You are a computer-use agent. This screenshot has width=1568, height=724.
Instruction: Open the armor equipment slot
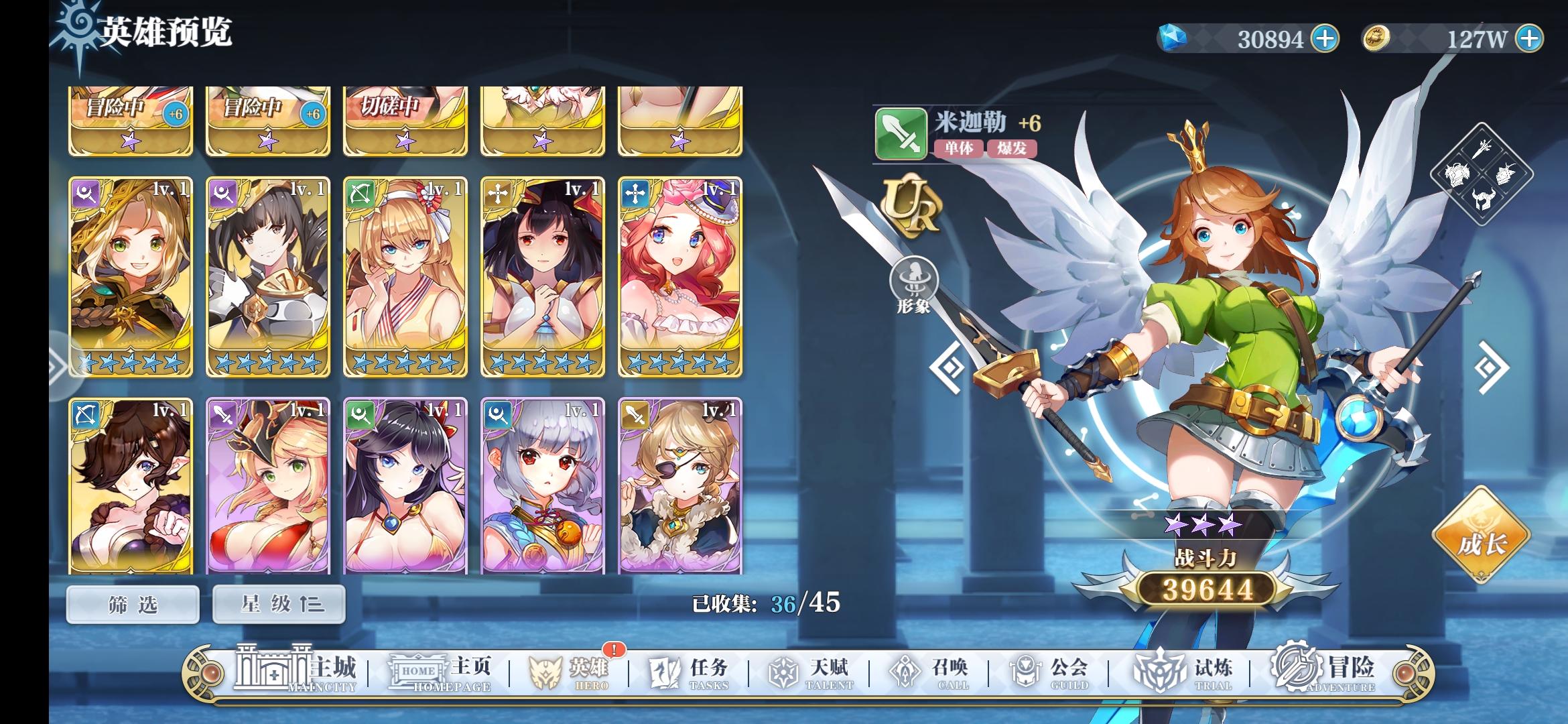pyautogui.click(x=1457, y=174)
